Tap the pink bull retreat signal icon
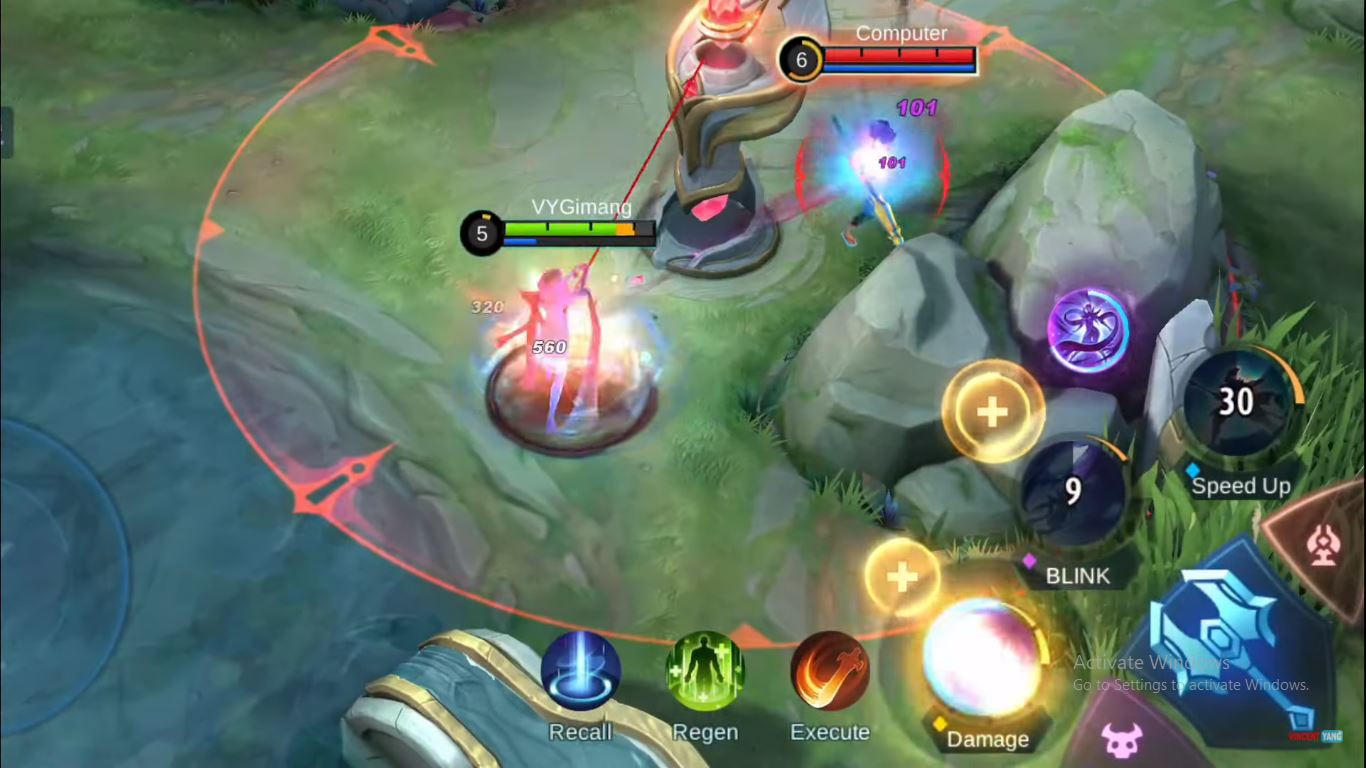This screenshot has width=1366, height=768. [x=1123, y=742]
